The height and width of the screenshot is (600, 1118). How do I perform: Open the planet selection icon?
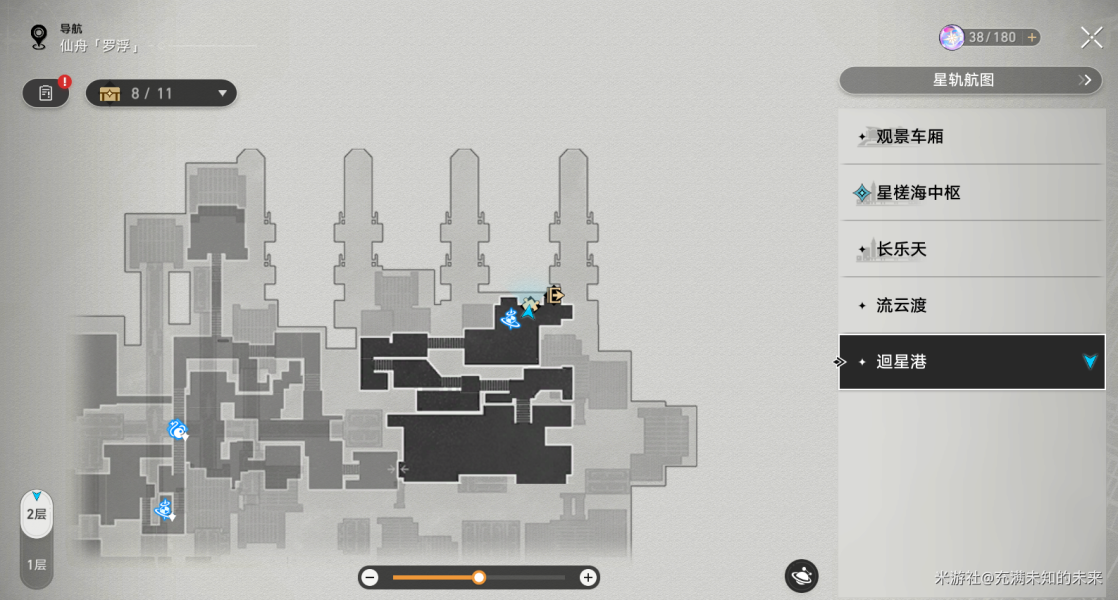tap(802, 575)
